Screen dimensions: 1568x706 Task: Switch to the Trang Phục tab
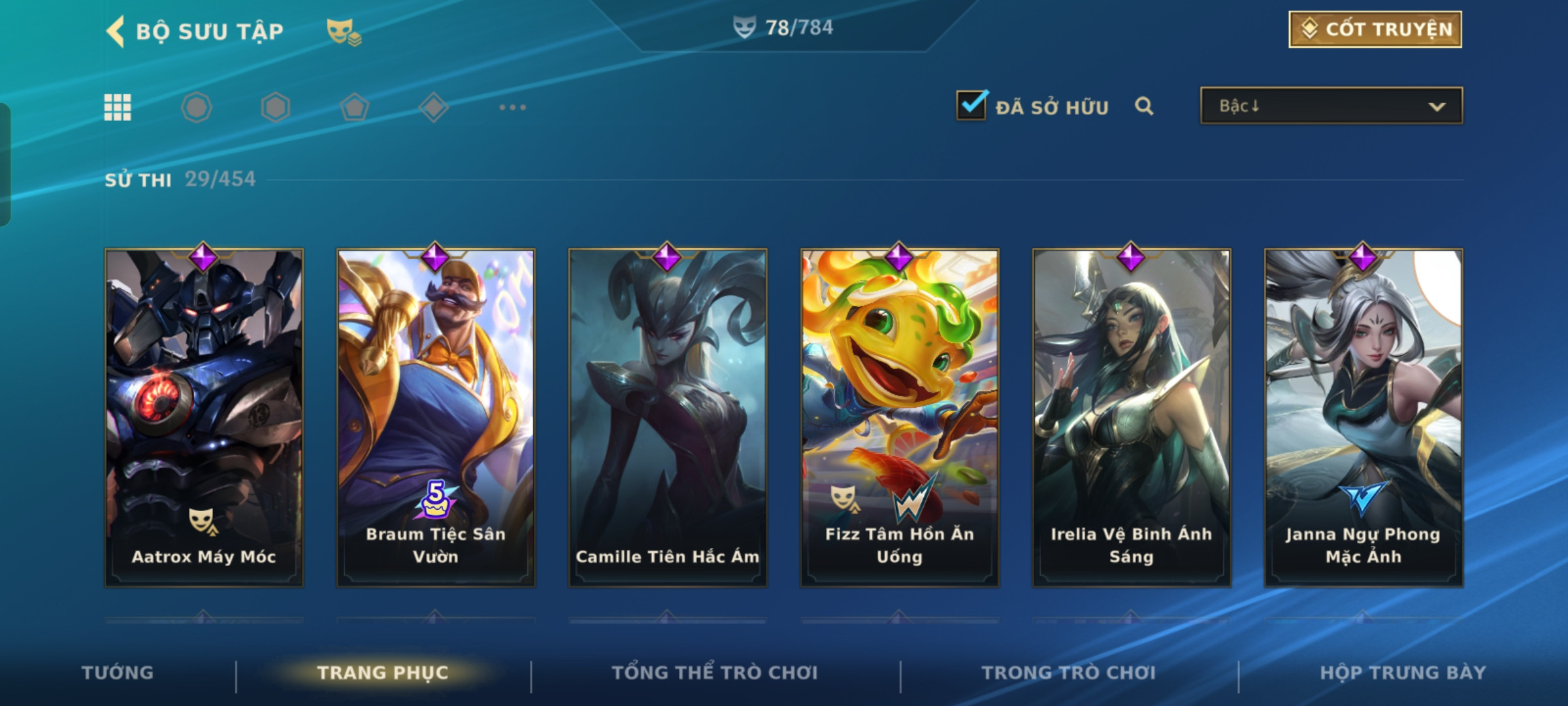tap(383, 673)
